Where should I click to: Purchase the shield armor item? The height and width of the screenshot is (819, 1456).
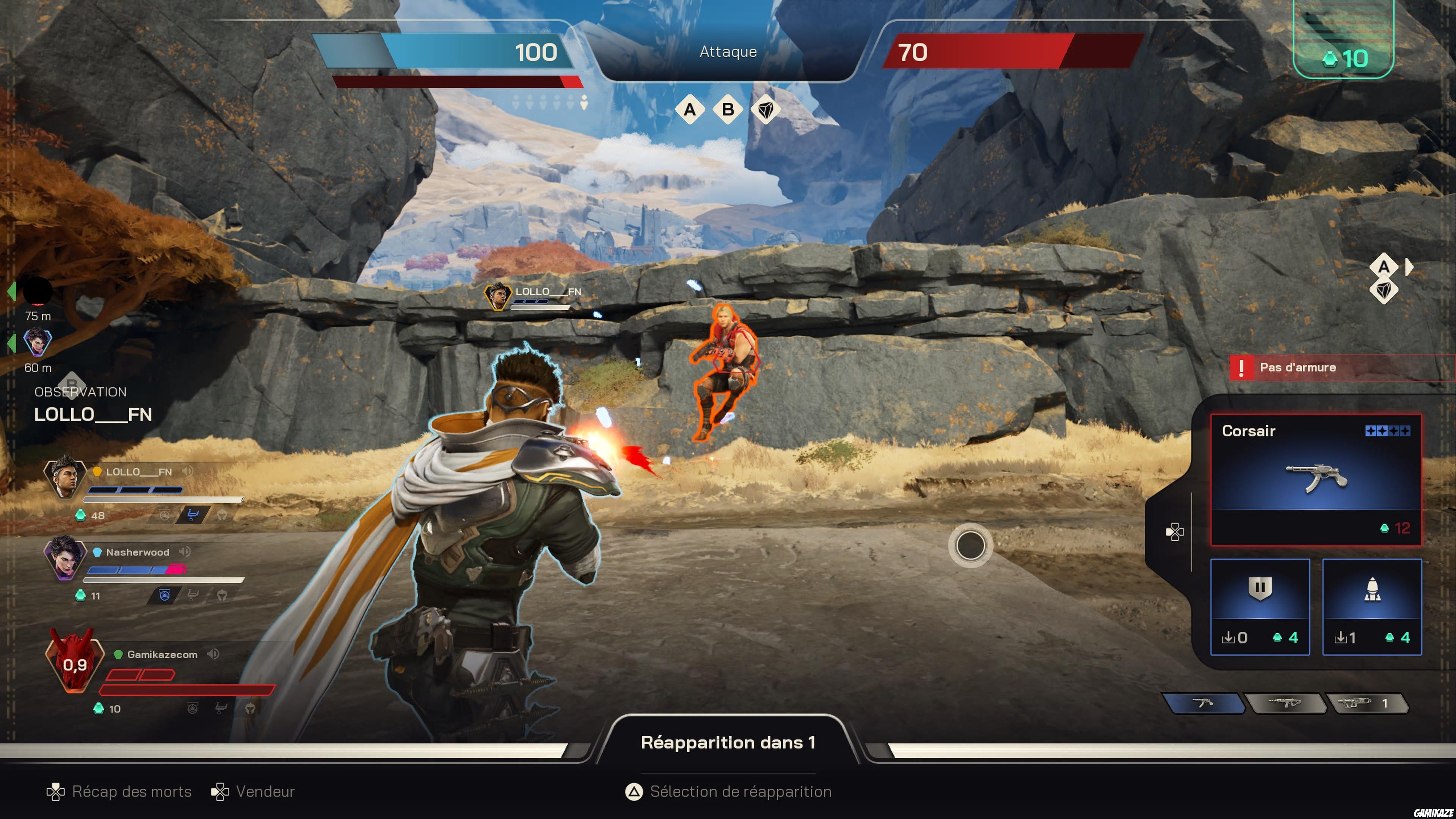click(x=1260, y=607)
